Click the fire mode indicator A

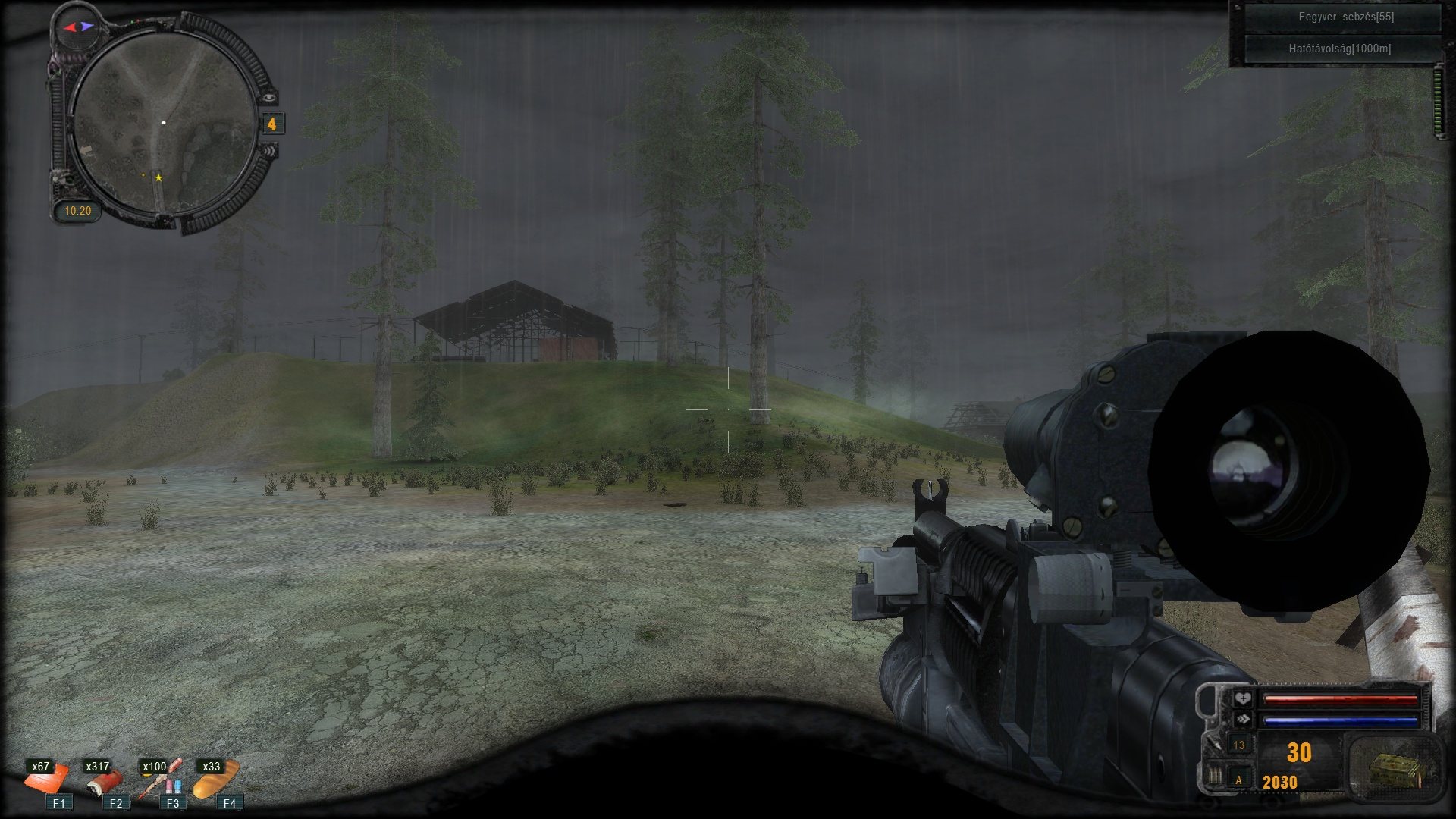[1239, 780]
